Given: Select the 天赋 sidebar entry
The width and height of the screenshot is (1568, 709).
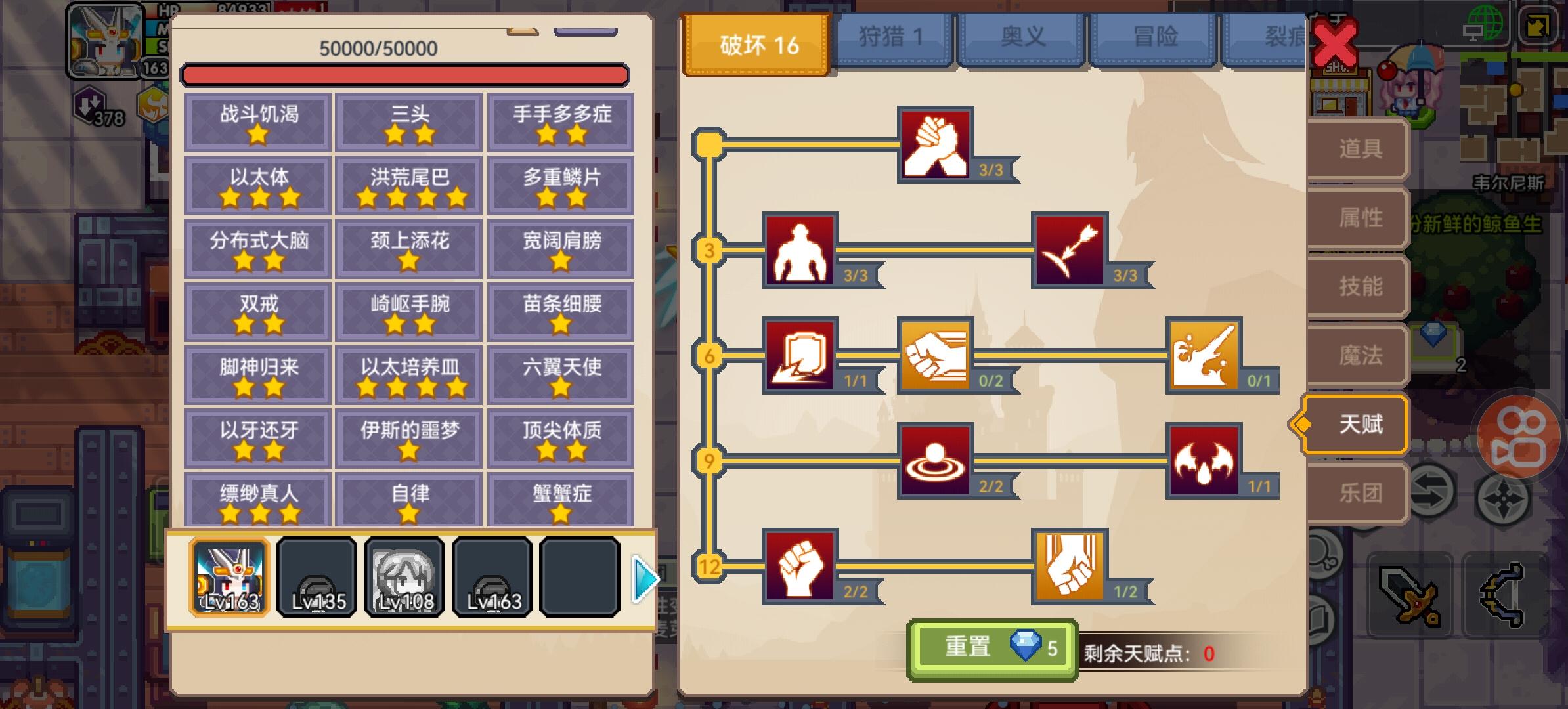Looking at the screenshot, I should (1354, 423).
